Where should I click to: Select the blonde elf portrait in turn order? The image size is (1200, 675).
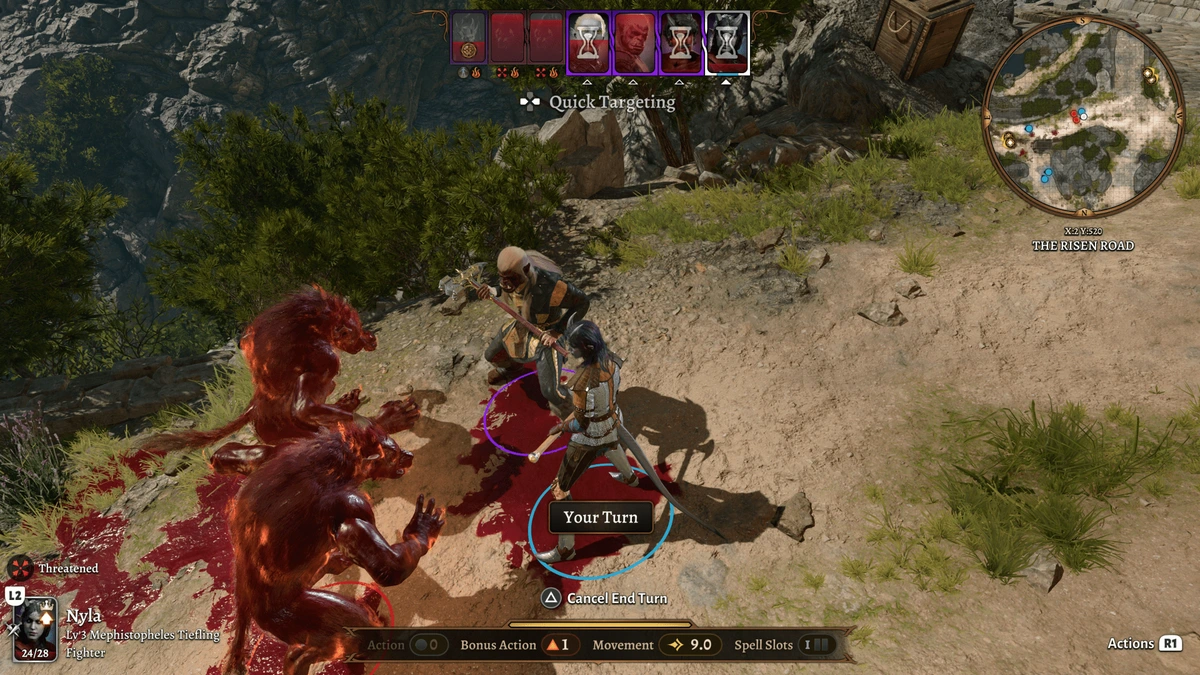pyautogui.click(x=589, y=42)
